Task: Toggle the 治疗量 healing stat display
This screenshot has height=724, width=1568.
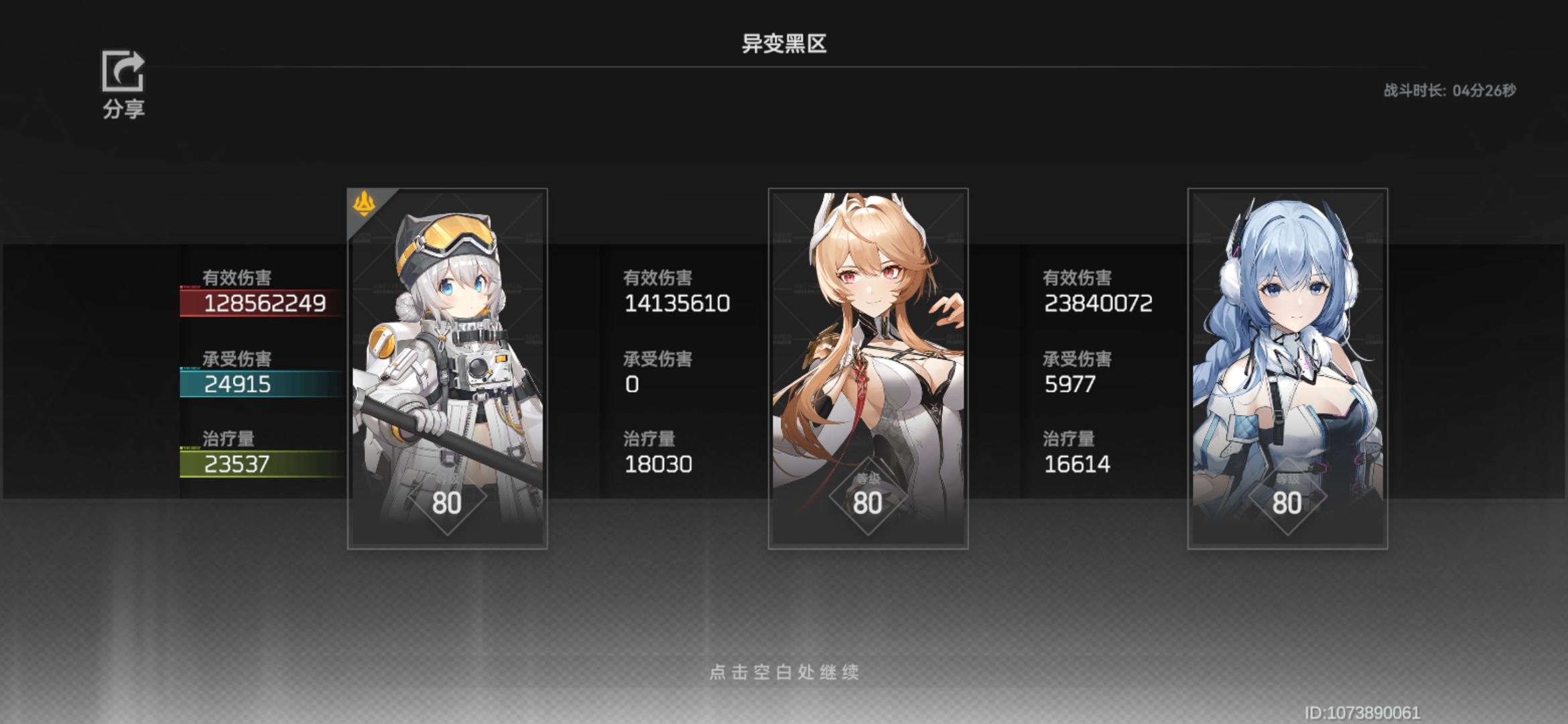Action: click(x=227, y=439)
